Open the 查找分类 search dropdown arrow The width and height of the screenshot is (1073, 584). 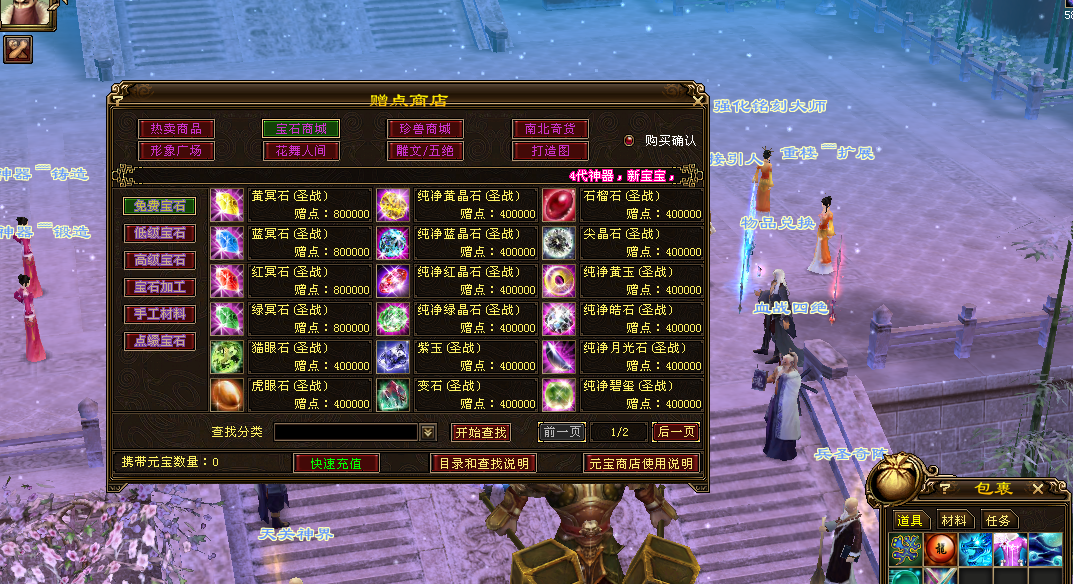pyautogui.click(x=429, y=432)
